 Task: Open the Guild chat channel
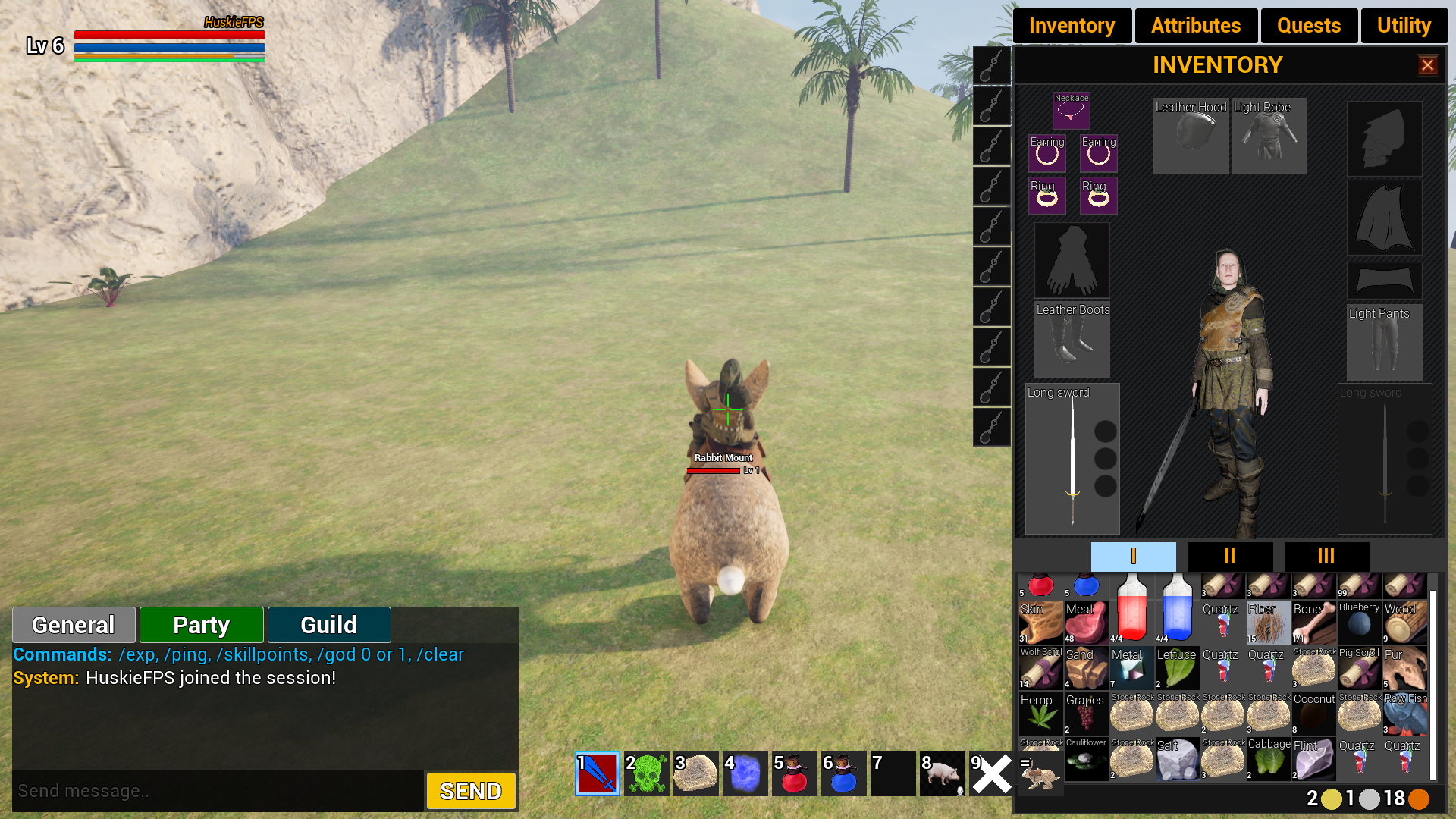click(328, 625)
